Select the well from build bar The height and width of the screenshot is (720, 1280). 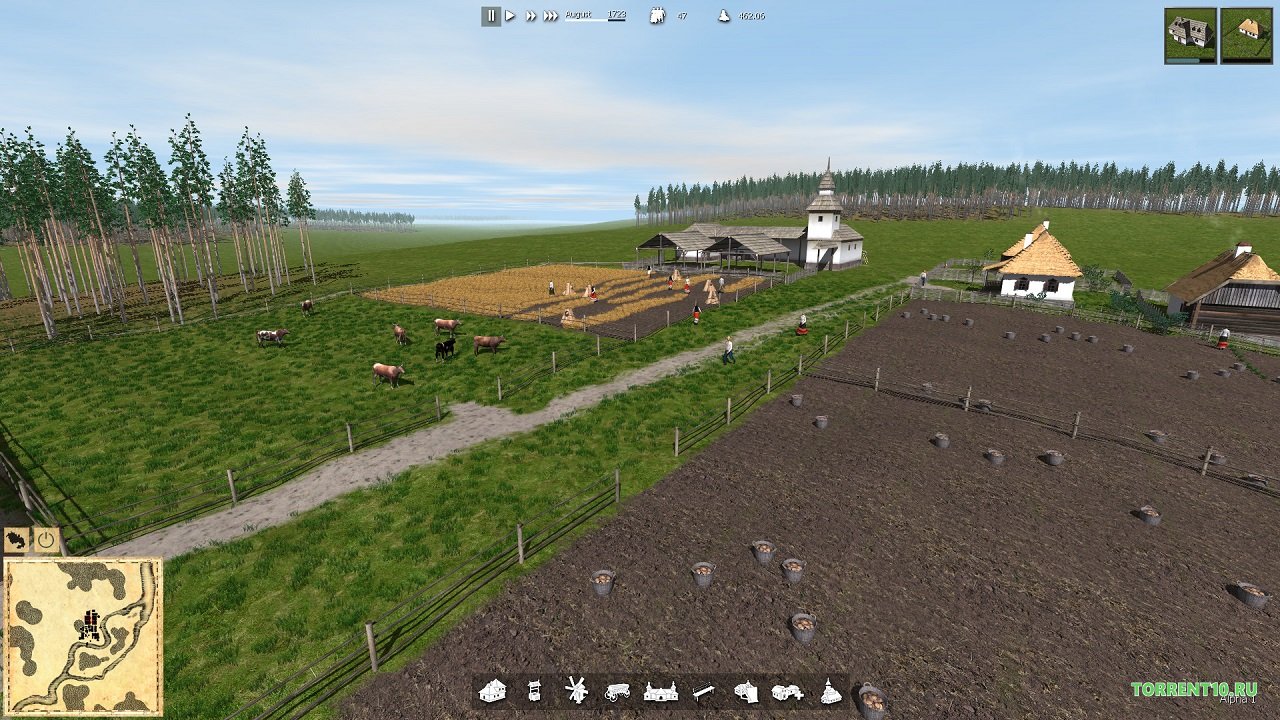534,691
